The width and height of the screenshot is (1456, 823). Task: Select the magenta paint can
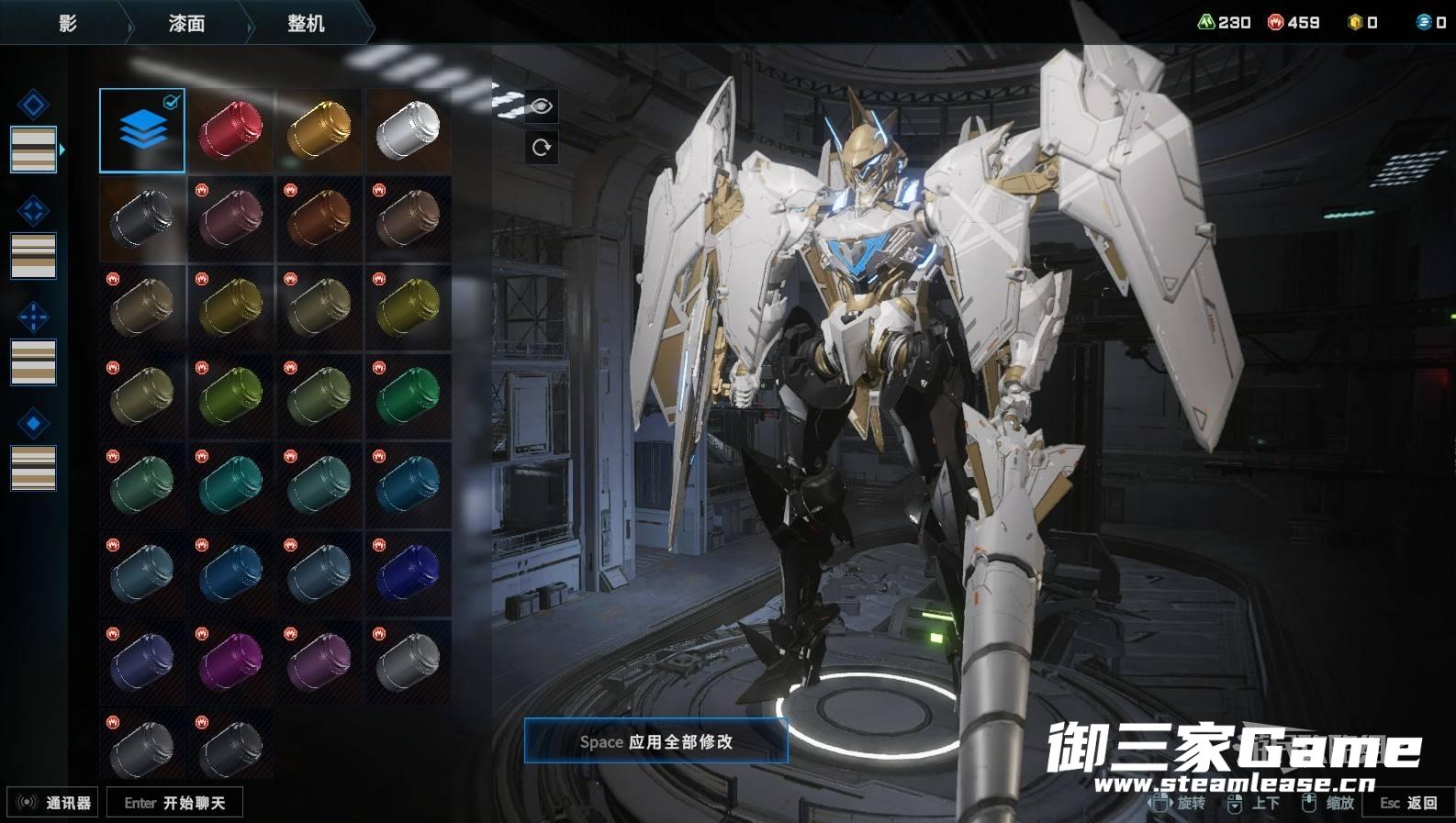[x=230, y=662]
